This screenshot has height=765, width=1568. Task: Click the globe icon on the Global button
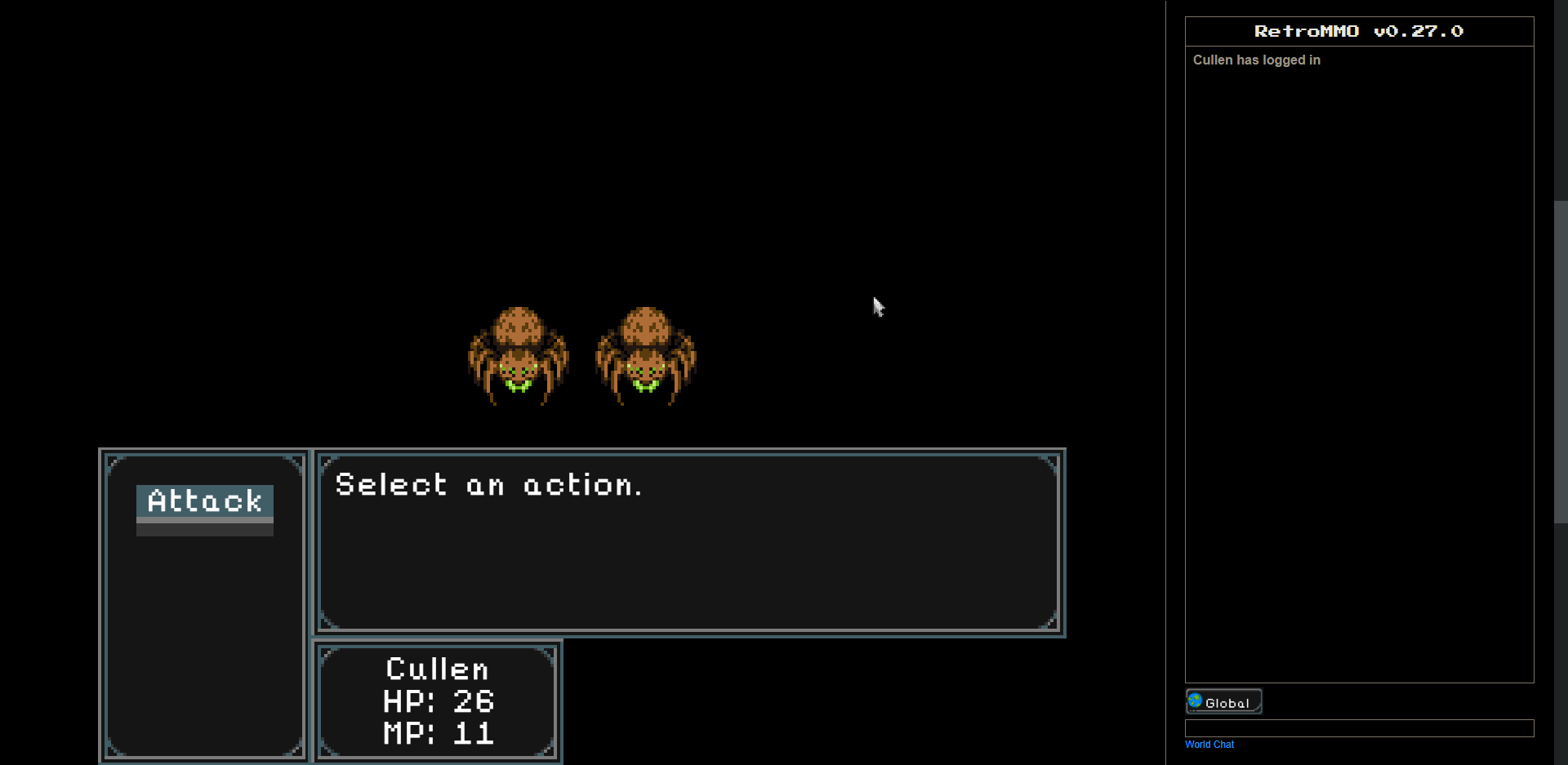pos(1196,701)
